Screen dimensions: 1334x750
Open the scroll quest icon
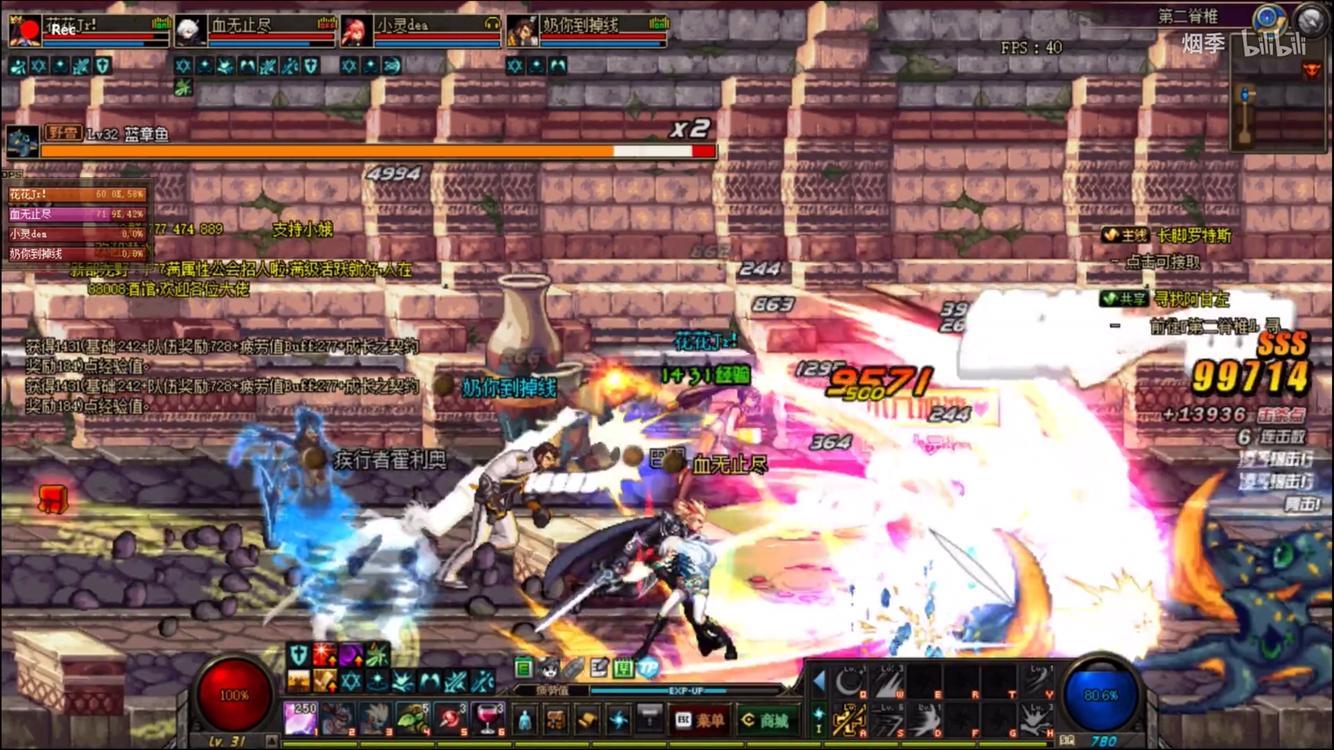point(587,719)
